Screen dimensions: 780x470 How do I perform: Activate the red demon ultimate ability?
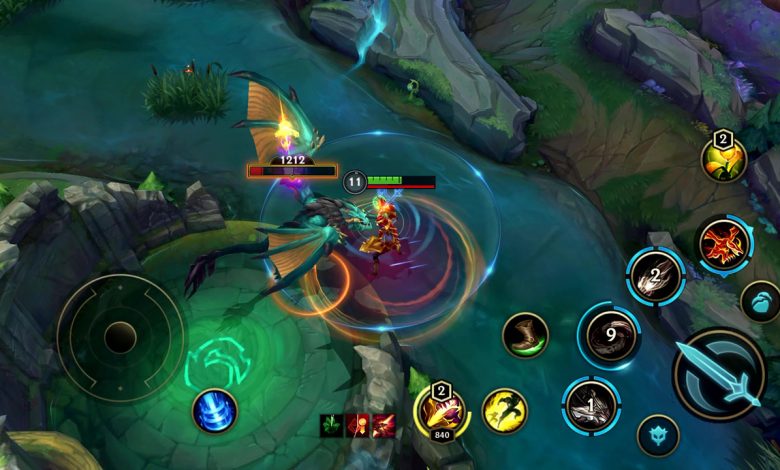coord(724,246)
